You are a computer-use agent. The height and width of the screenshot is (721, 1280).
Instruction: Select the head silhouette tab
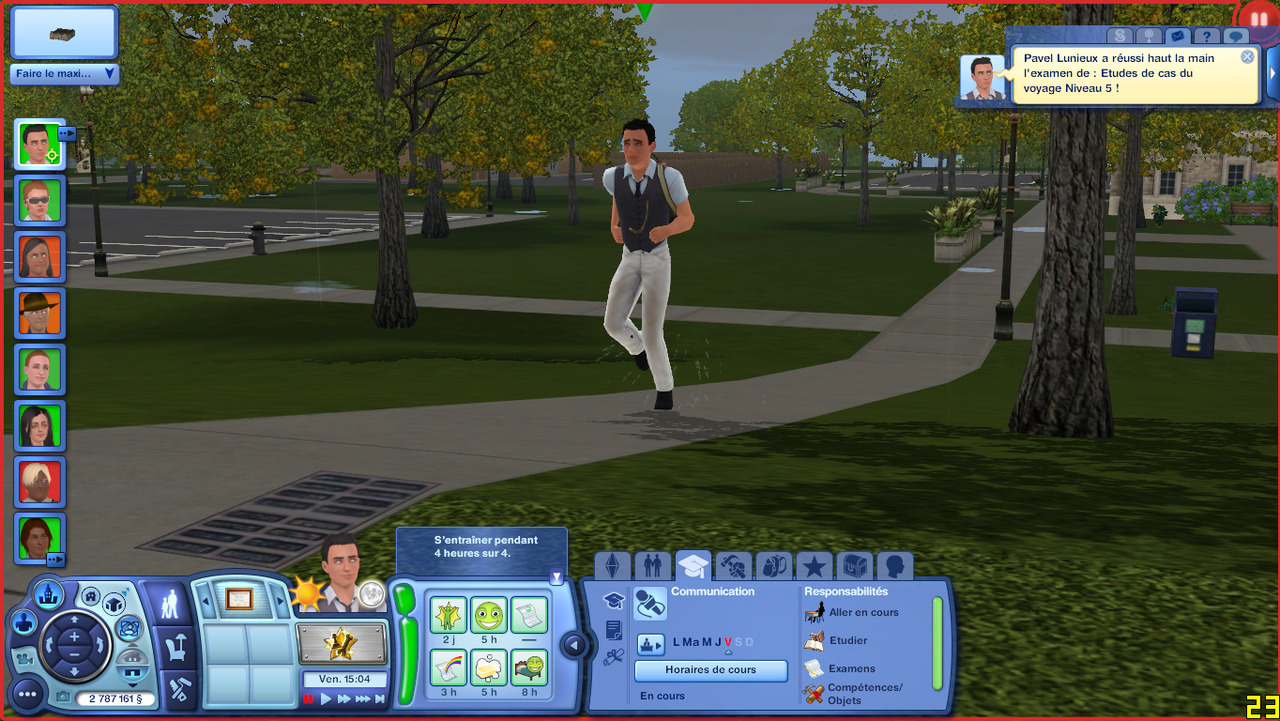point(894,567)
